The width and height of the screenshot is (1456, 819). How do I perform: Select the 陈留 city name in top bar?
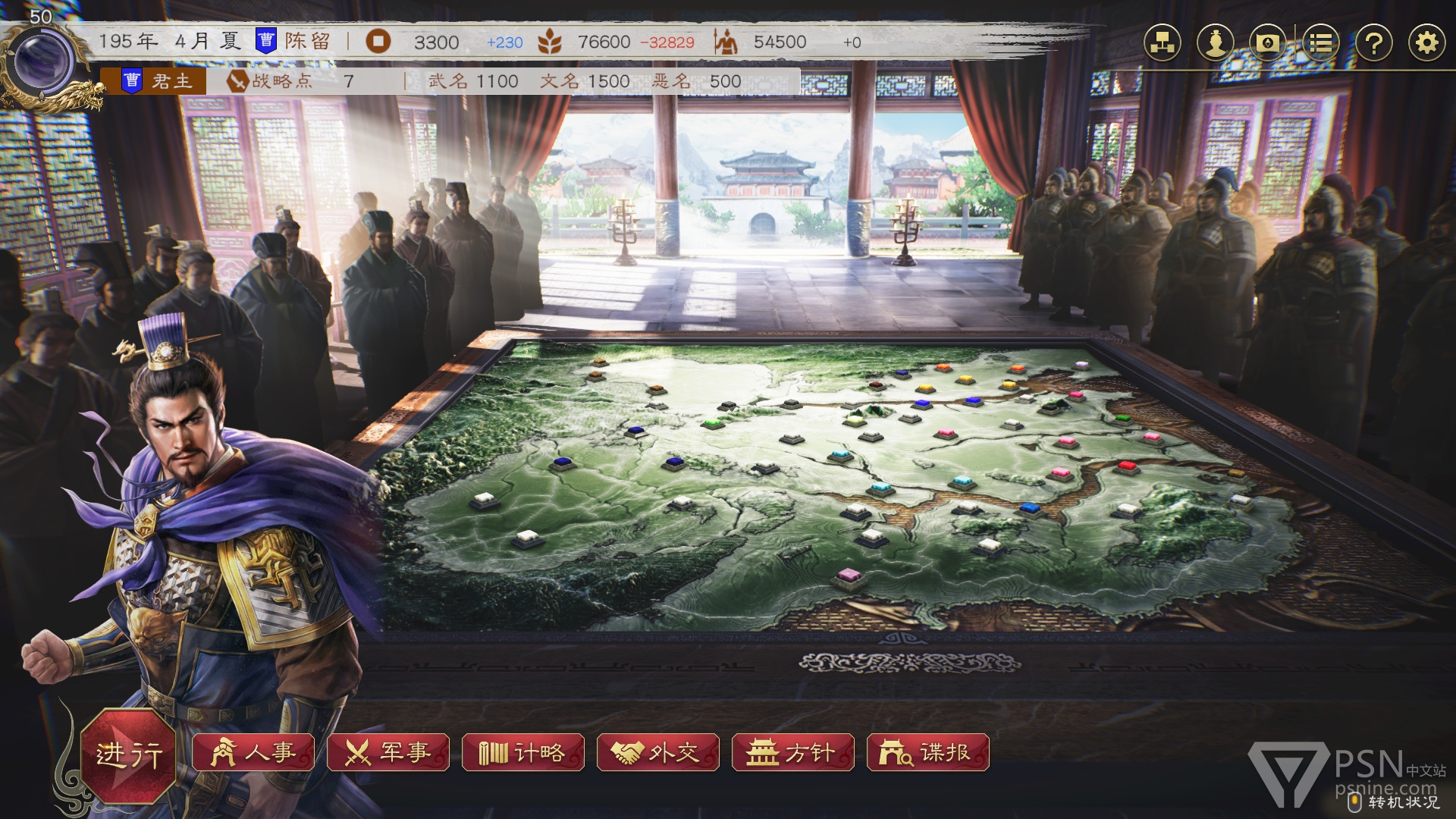pos(307,41)
